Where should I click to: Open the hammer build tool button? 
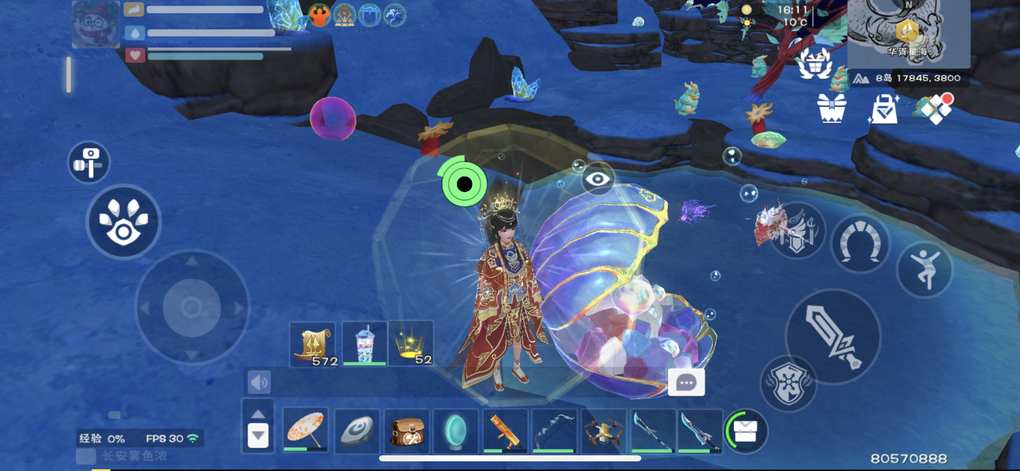coord(89,161)
